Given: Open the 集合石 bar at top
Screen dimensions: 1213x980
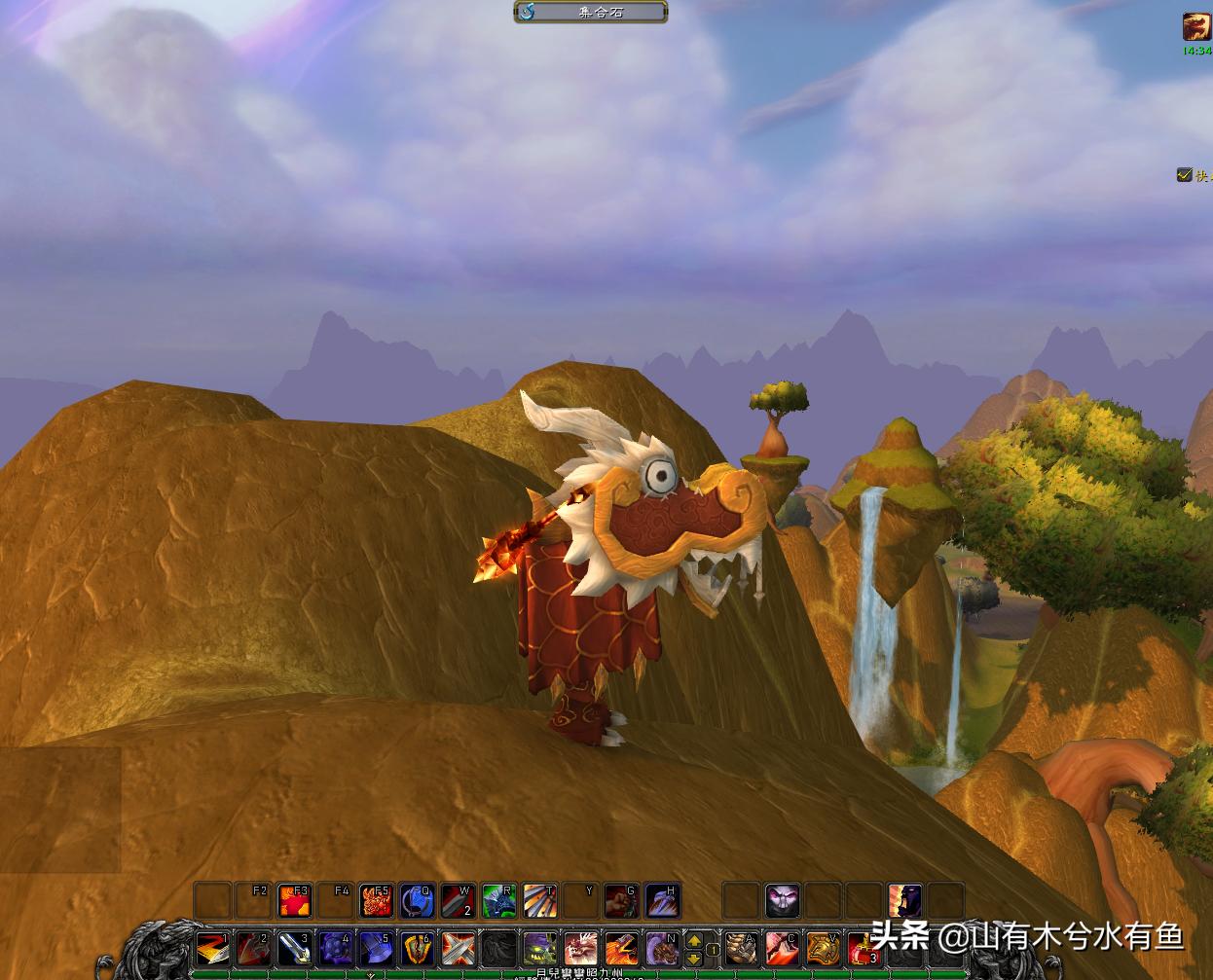Looking at the screenshot, I should tap(591, 12).
